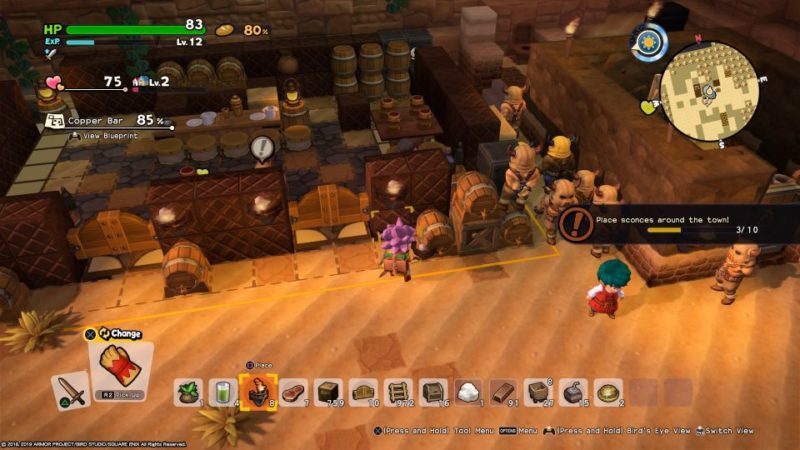
Task: Choose the white stone hotbar slot
Action: pyautogui.click(x=468, y=392)
